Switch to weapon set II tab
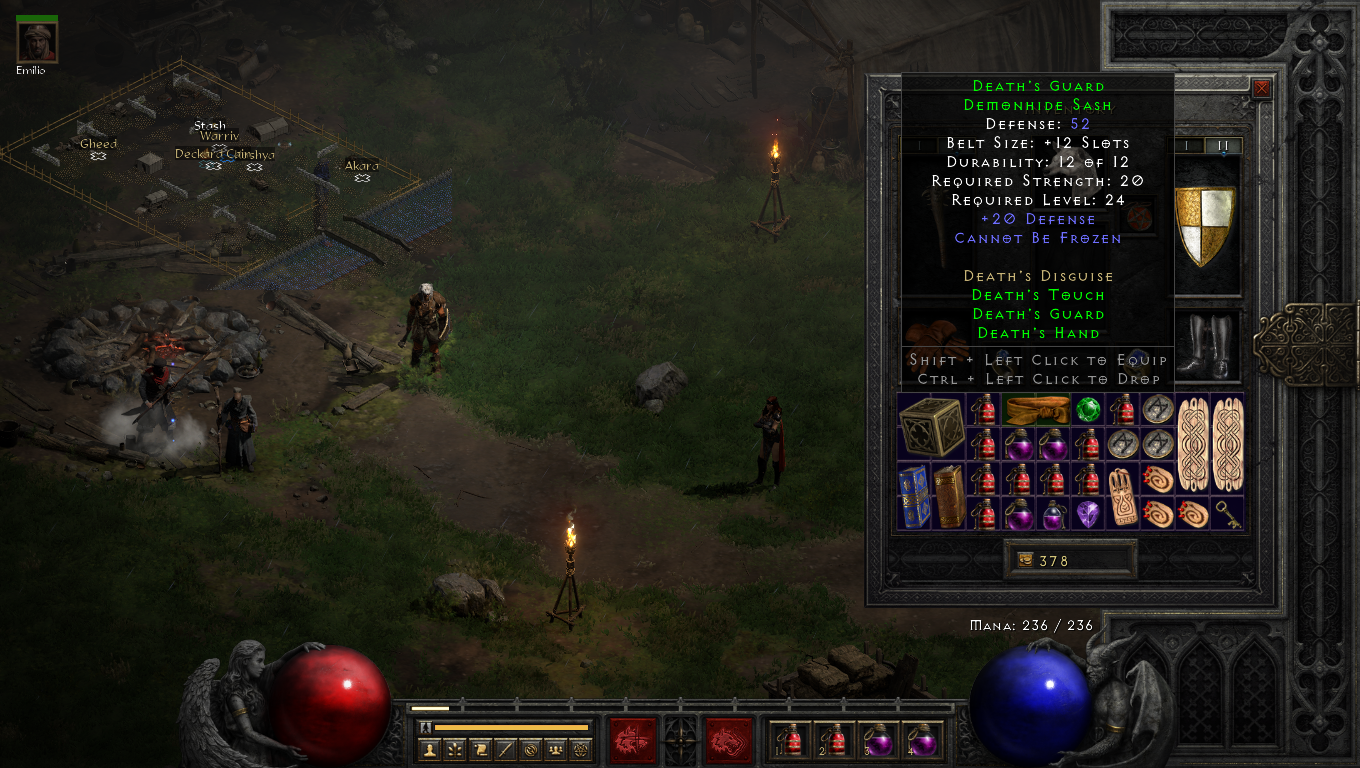 (x=1222, y=146)
